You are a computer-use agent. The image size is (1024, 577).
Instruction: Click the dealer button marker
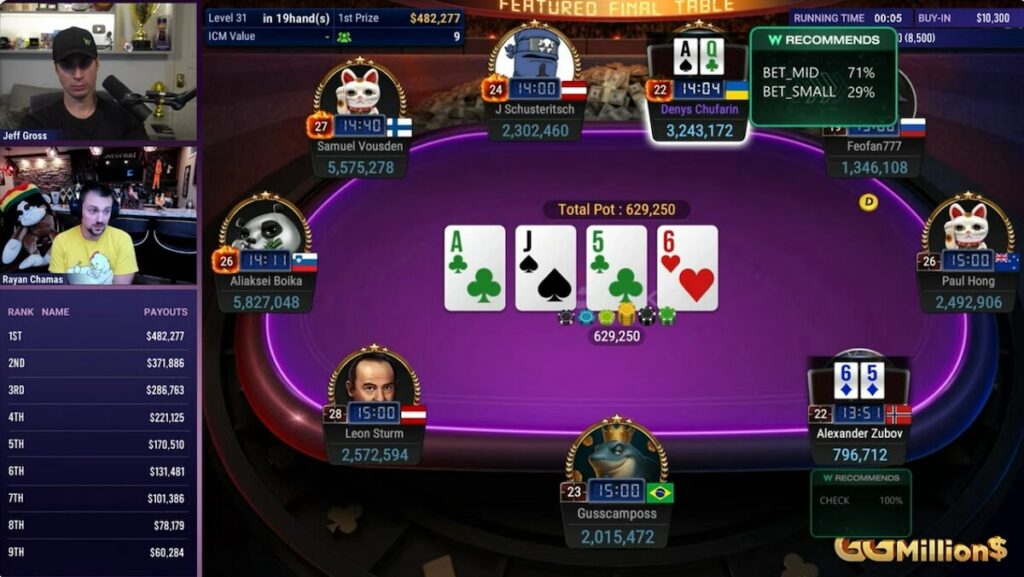pos(868,202)
